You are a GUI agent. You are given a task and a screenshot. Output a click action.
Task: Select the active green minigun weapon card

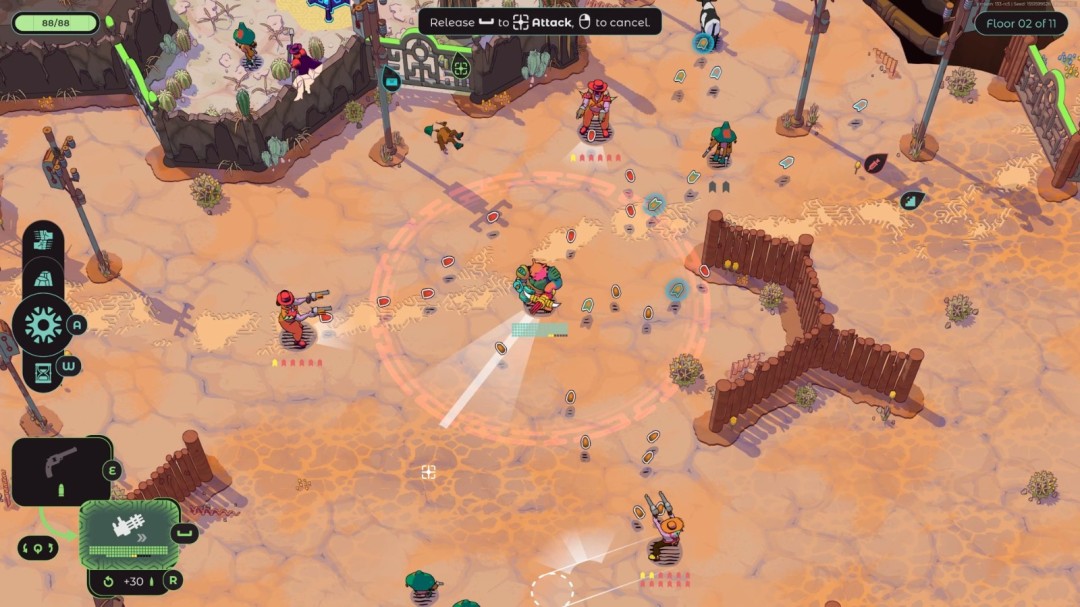[130, 532]
